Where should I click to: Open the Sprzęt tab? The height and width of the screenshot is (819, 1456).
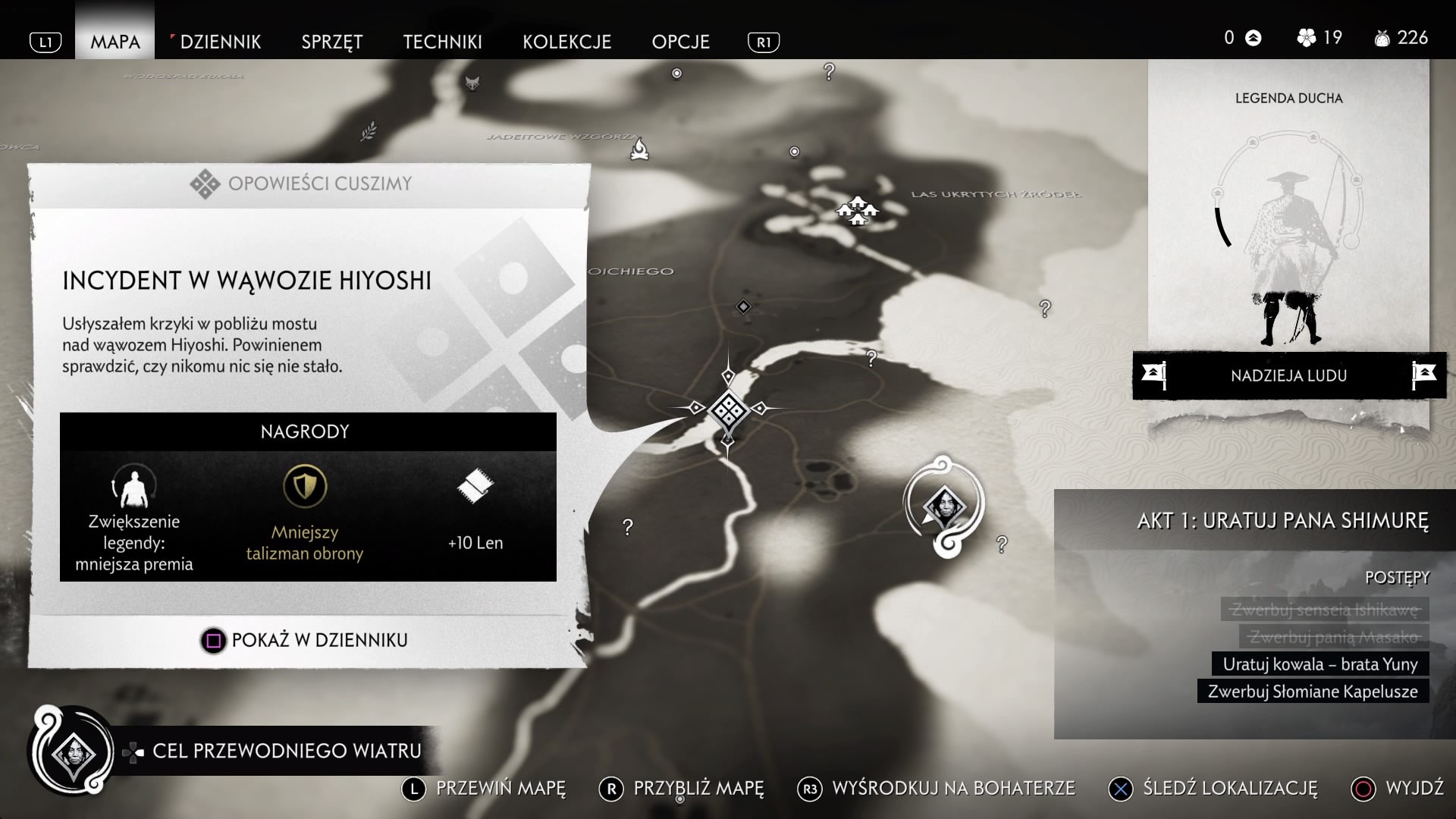pyautogui.click(x=332, y=42)
